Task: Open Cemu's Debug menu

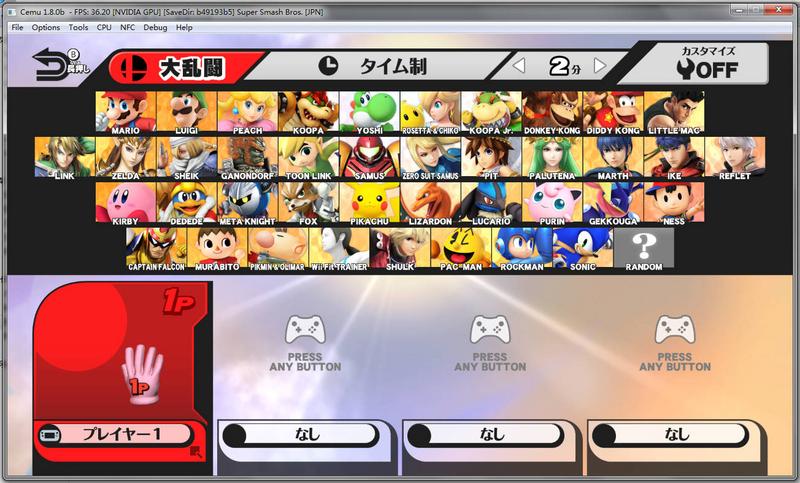Action: click(155, 27)
